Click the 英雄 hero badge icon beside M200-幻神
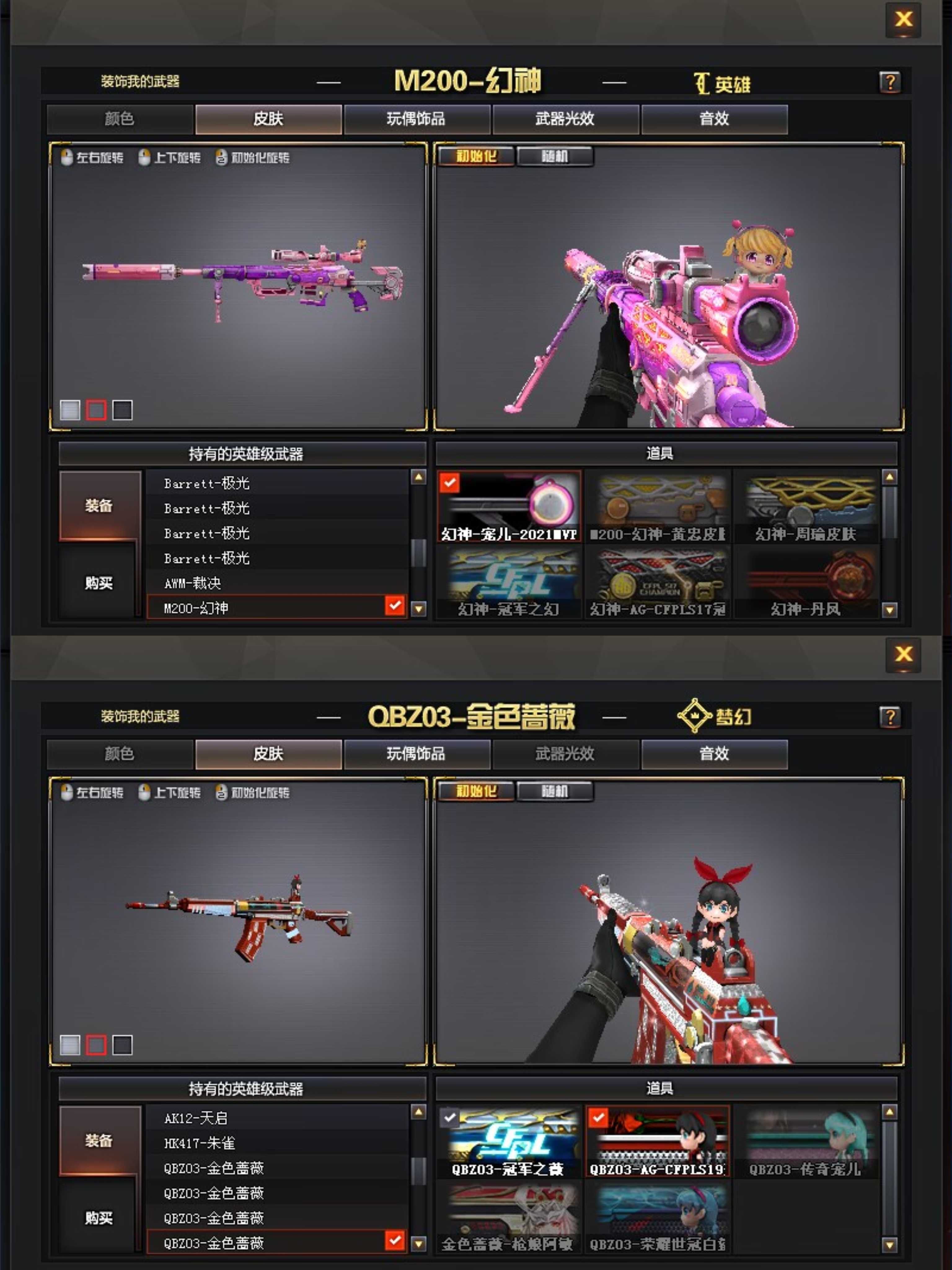This screenshot has width=952, height=1270. 701,83
